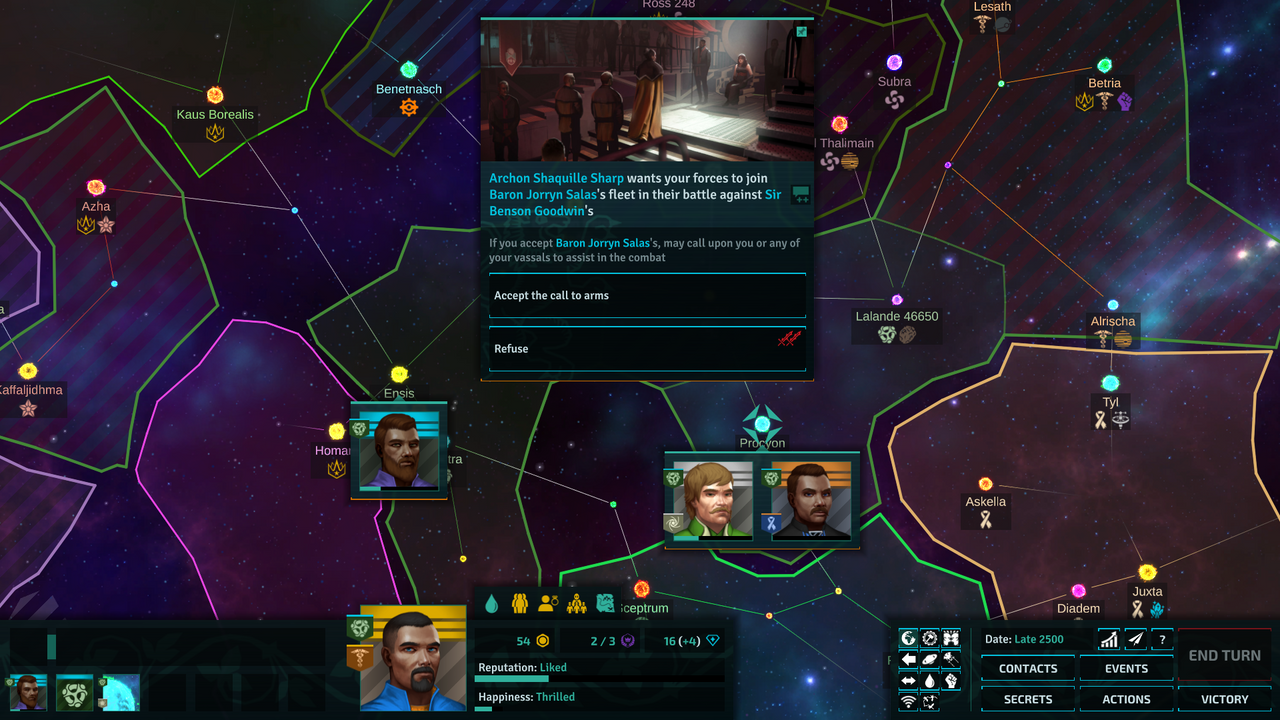Open the question mark help icon
Image resolution: width=1280 pixels, height=720 pixels.
click(1162, 638)
